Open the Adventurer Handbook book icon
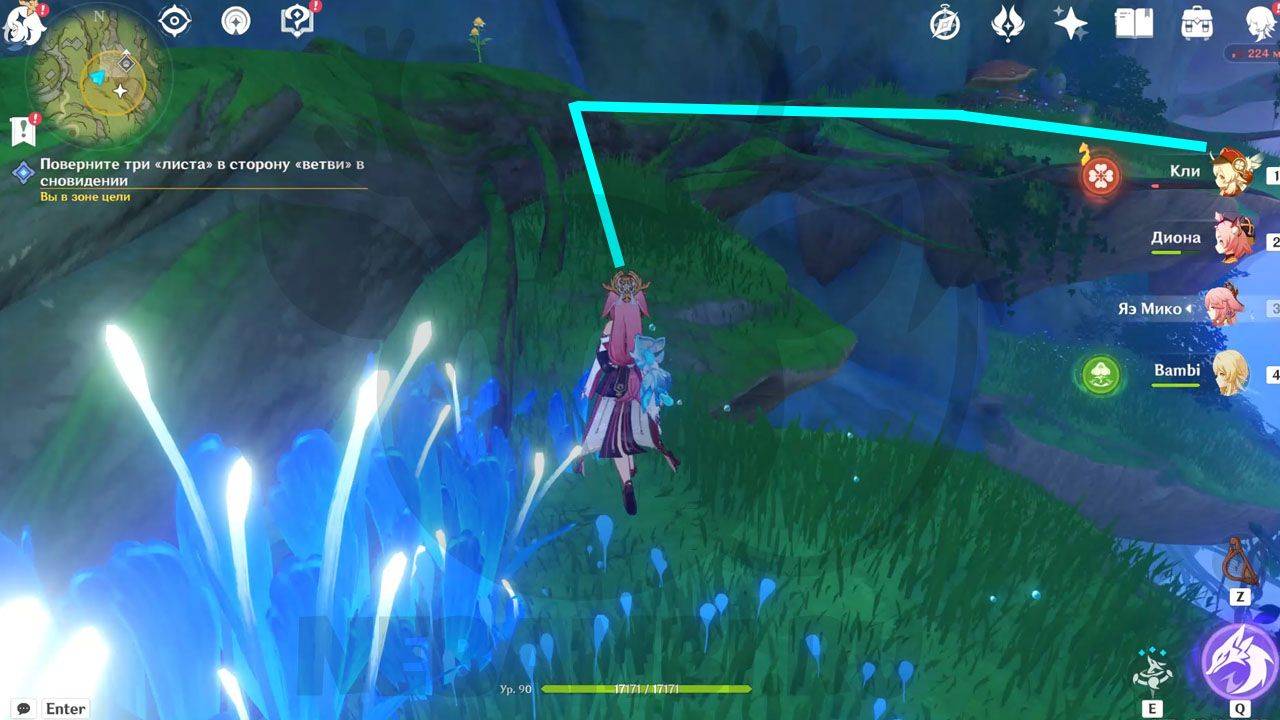 1134,23
